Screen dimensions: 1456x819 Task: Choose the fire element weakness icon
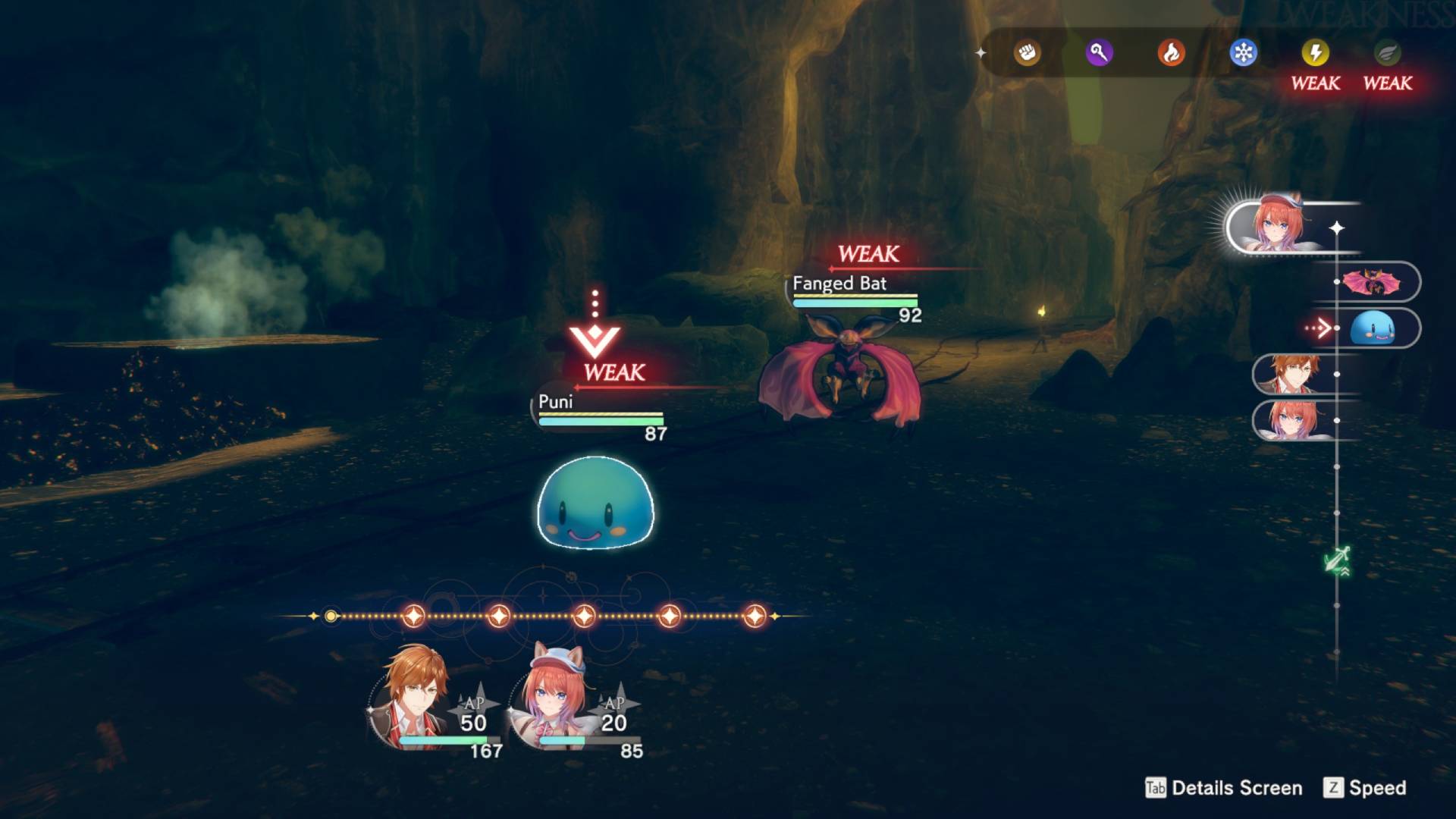[x=1171, y=53]
